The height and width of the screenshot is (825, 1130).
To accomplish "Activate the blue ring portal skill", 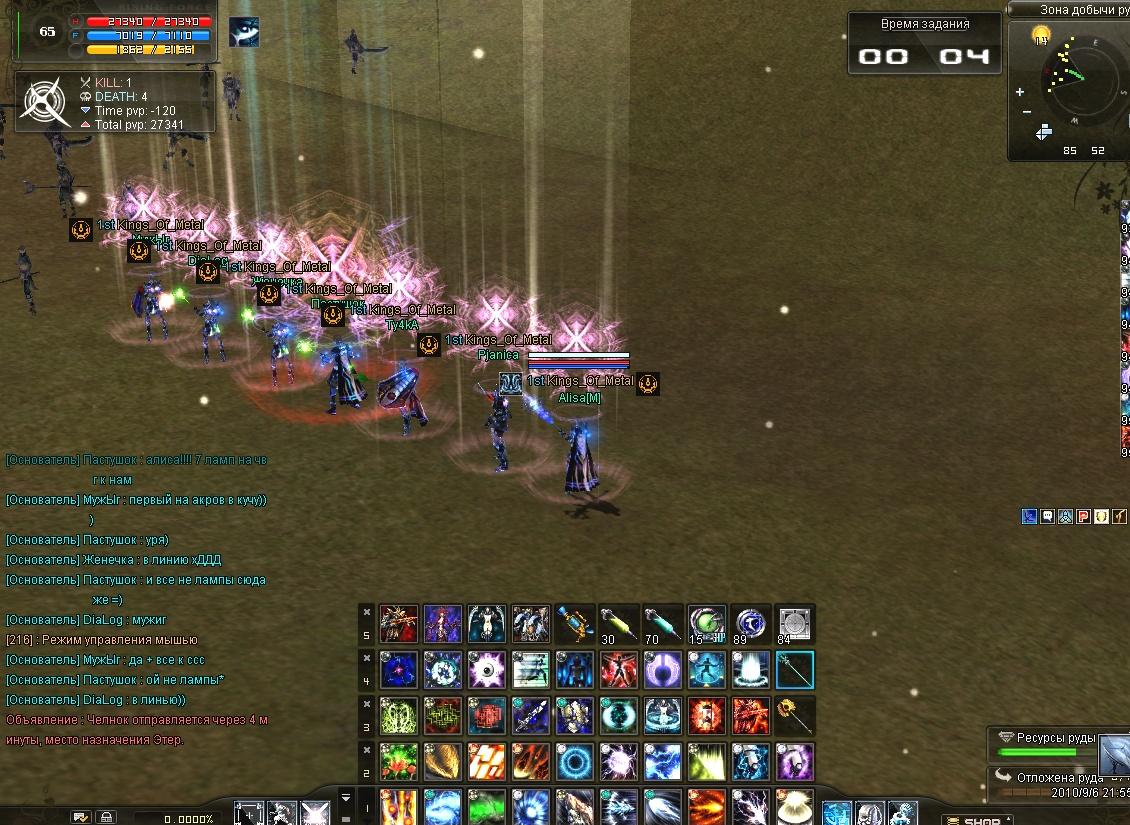I will click(575, 762).
